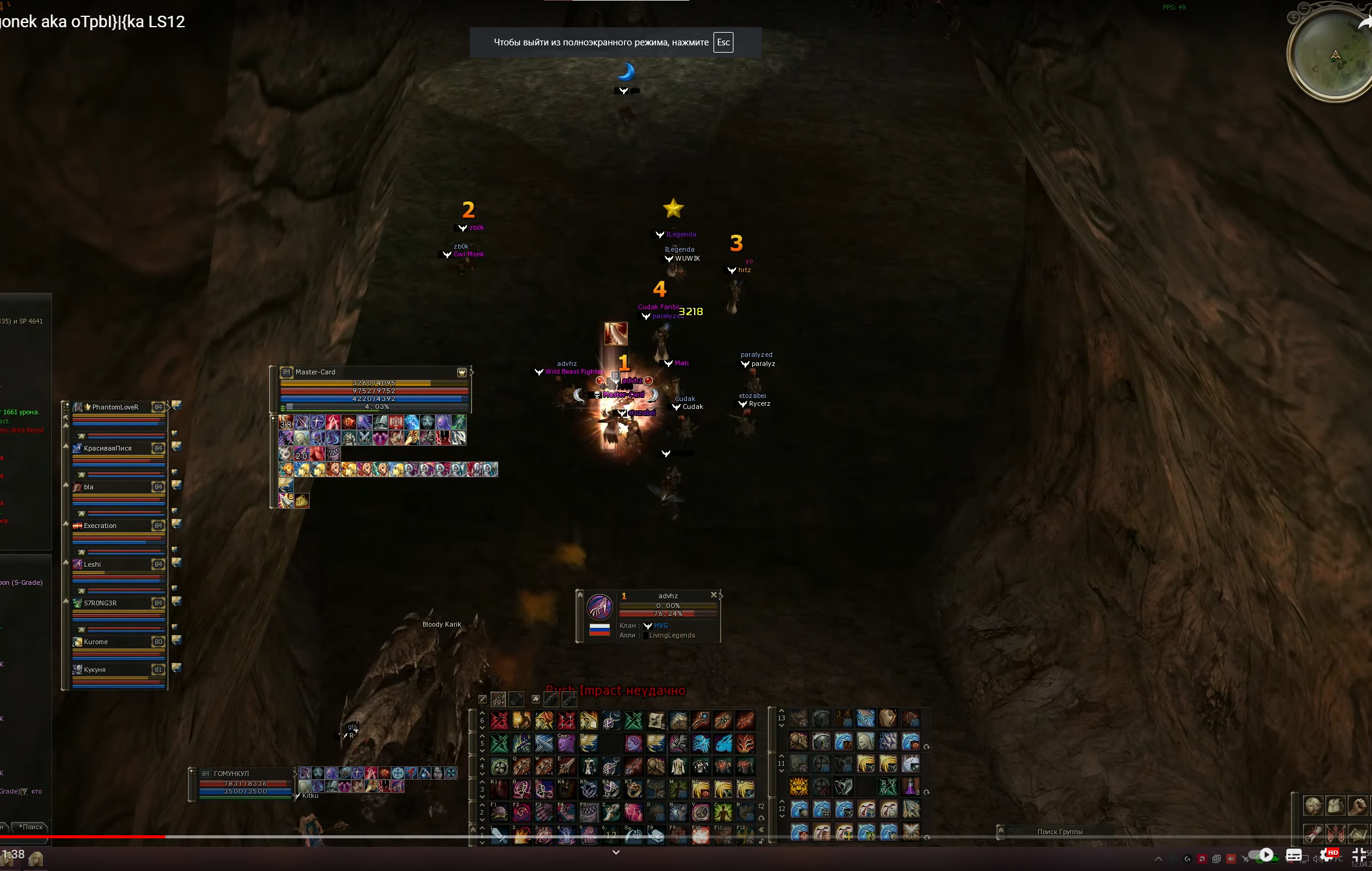Use the purple potion item slot
This screenshot has width=1372, height=871.
(x=910, y=787)
